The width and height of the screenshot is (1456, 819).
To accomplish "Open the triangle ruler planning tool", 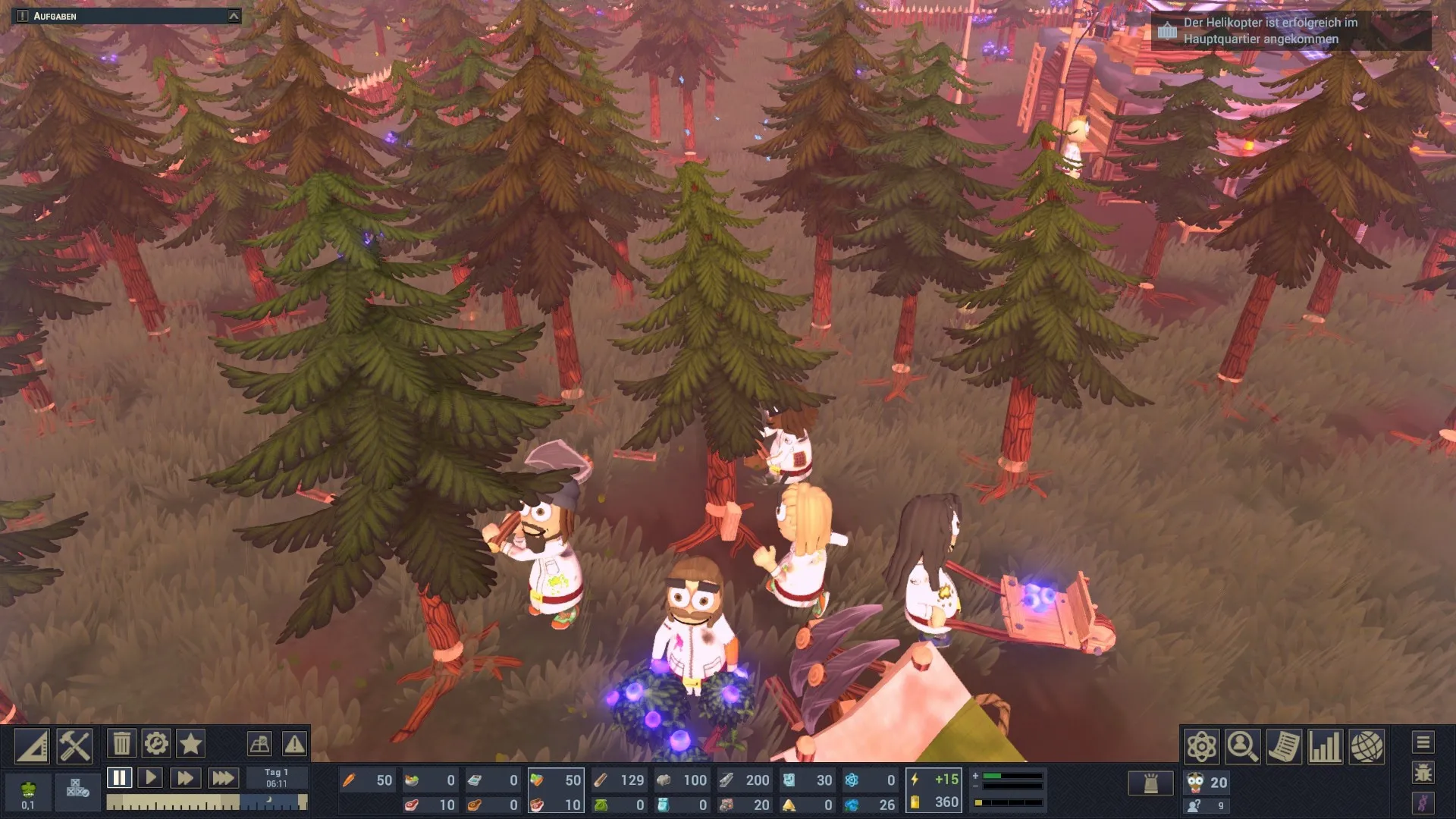I will click(32, 746).
